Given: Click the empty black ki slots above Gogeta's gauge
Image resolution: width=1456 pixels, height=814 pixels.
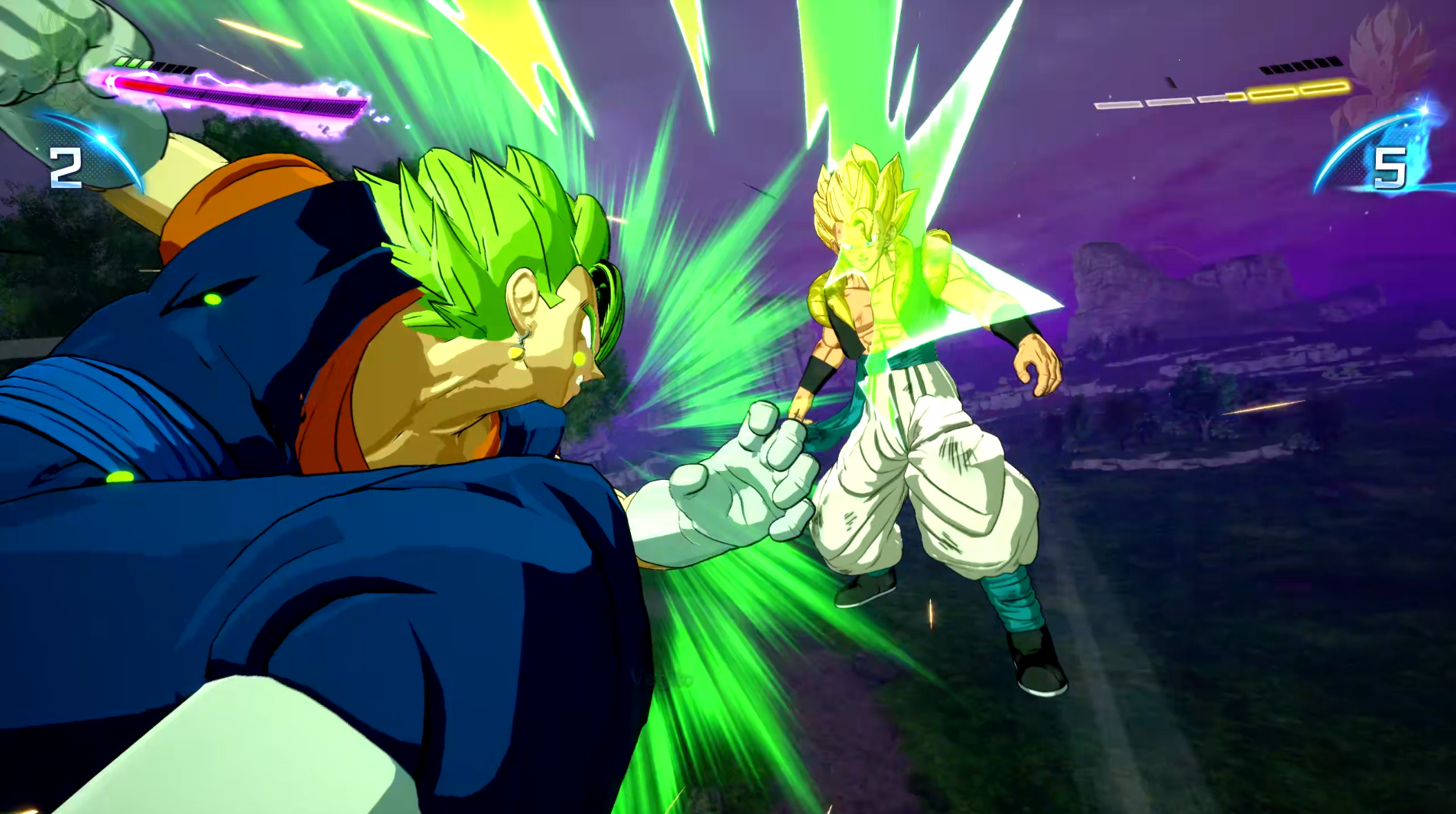Looking at the screenshot, I should pyautogui.click(x=1301, y=65).
